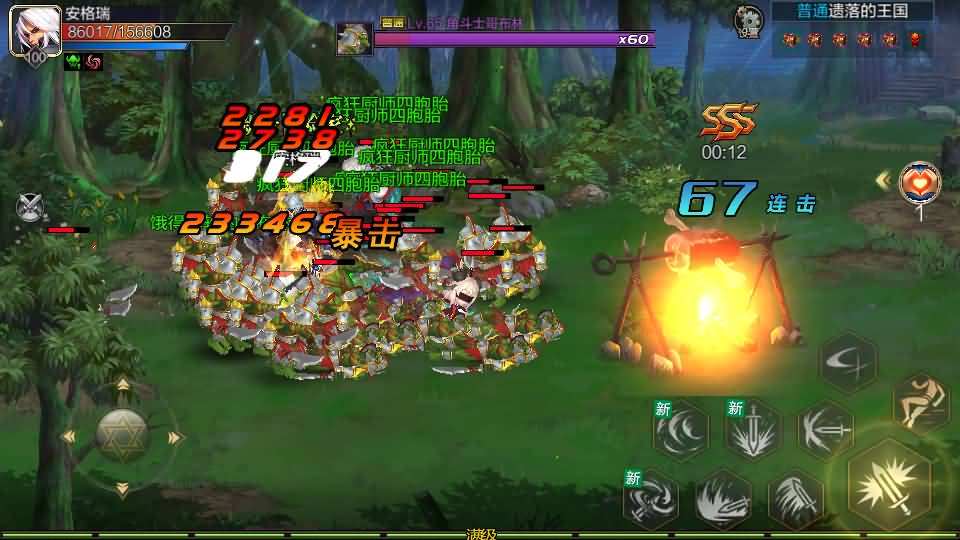Use the heart potion item

coord(919,182)
